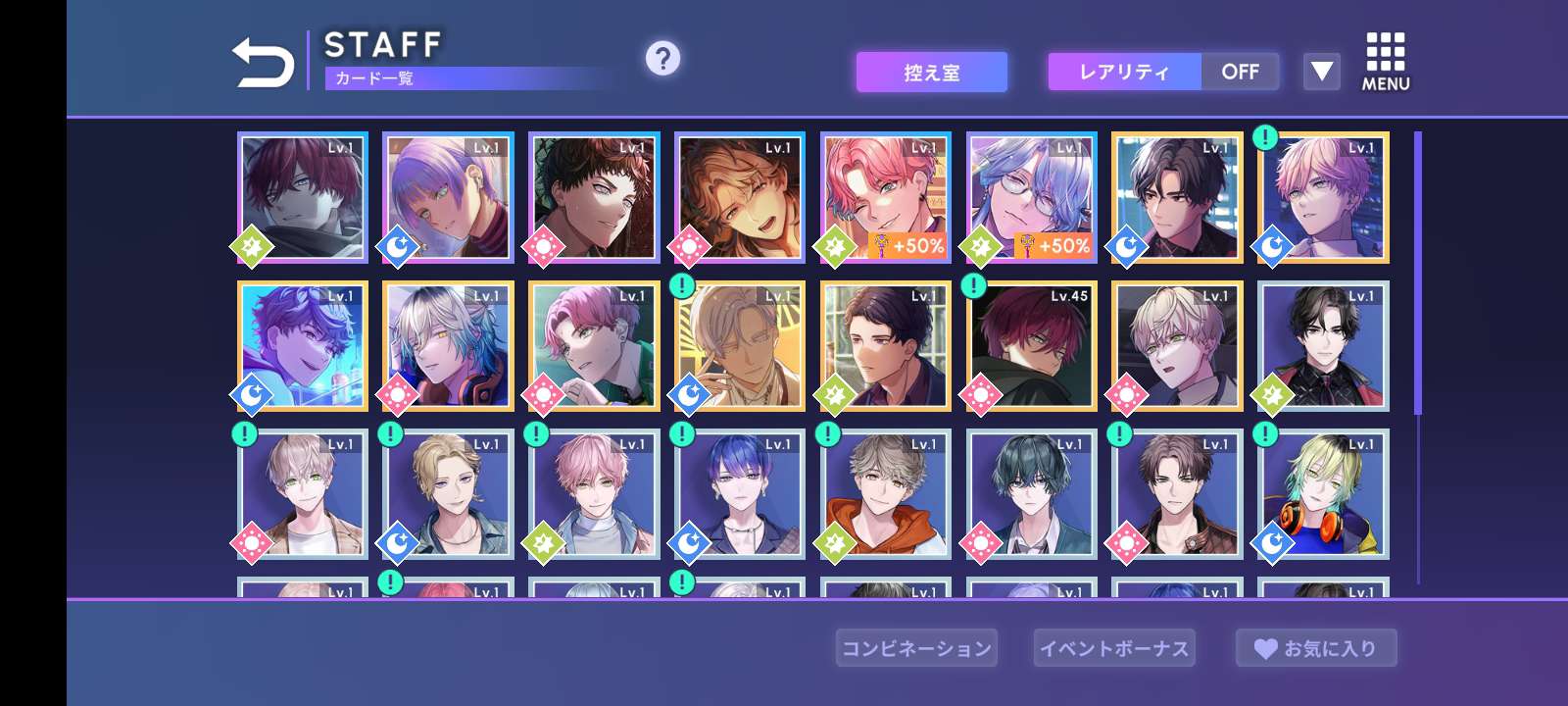Image resolution: width=1568 pixels, height=706 pixels.
Task: Flip sort order with triangle arrow
Action: (x=1321, y=72)
